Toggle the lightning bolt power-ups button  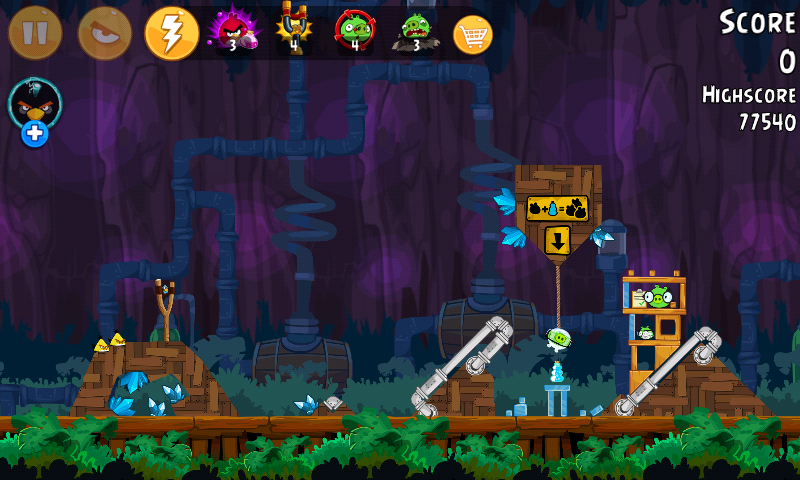(171, 33)
